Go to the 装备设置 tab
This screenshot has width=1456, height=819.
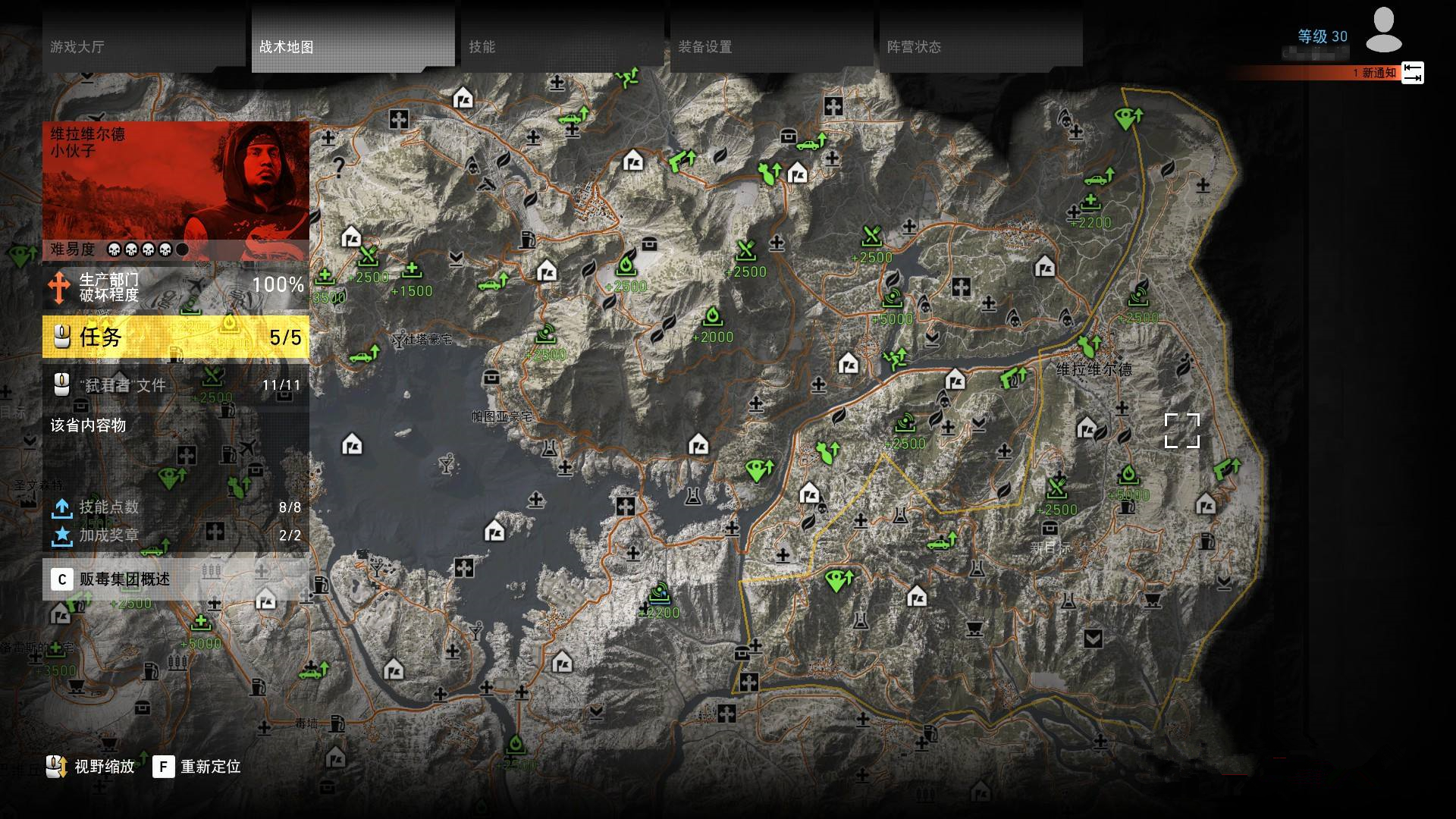(772, 47)
